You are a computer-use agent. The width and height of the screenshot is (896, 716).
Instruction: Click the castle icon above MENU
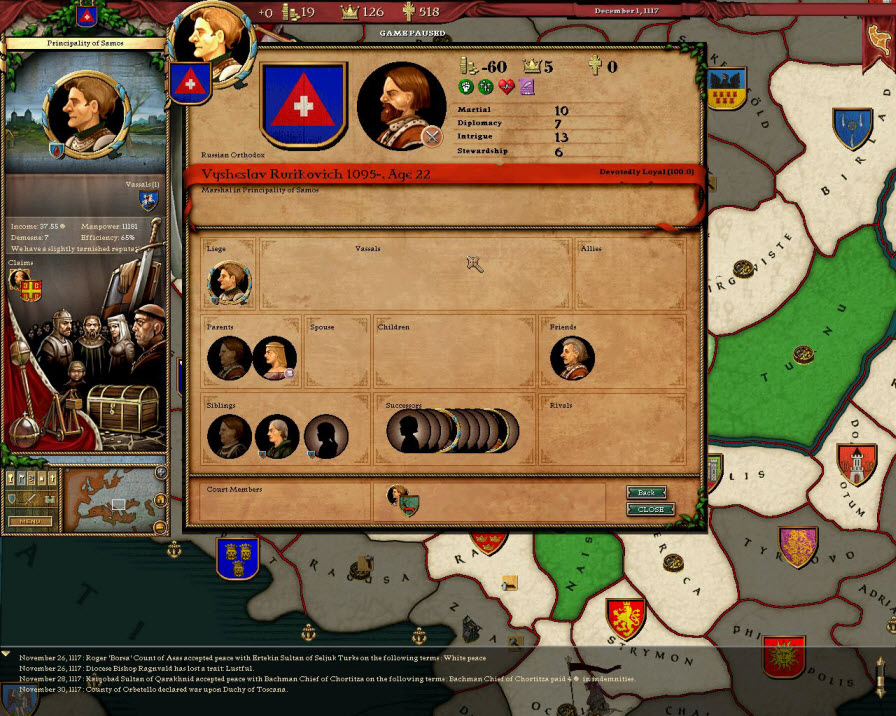[48, 499]
